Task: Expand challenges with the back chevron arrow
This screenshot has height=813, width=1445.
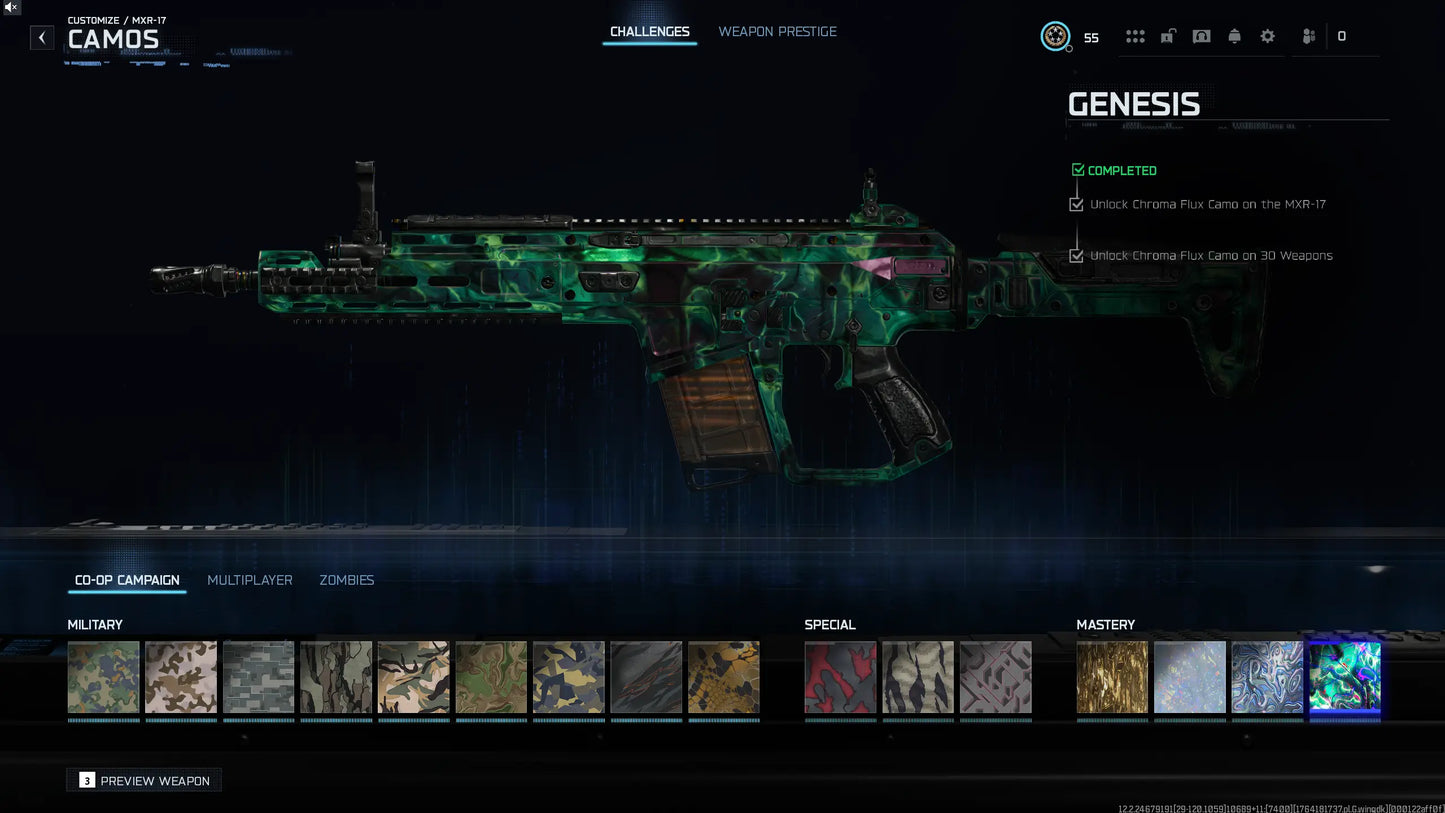Action: pos(41,37)
